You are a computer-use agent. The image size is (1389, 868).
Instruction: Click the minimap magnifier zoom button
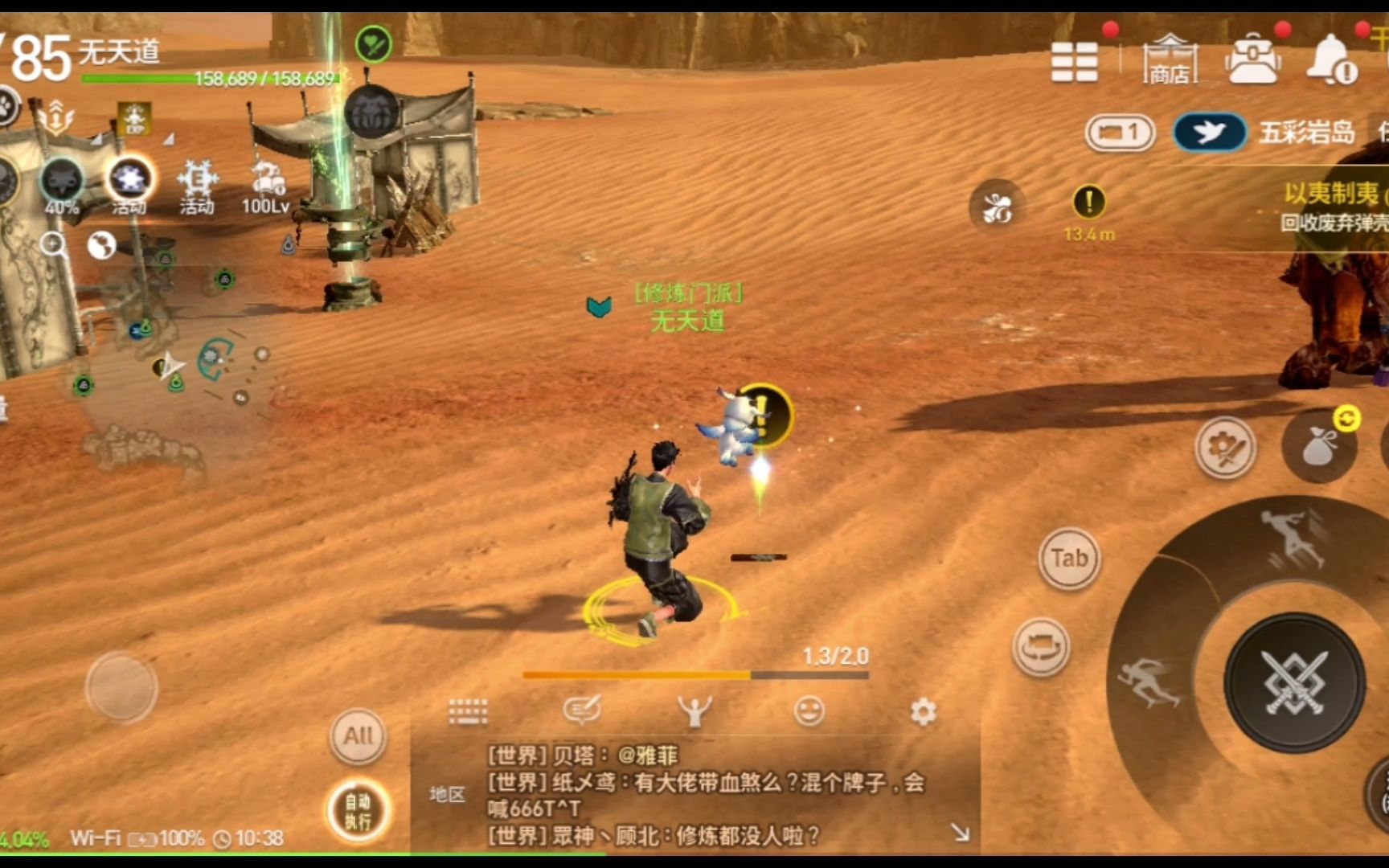[x=54, y=244]
